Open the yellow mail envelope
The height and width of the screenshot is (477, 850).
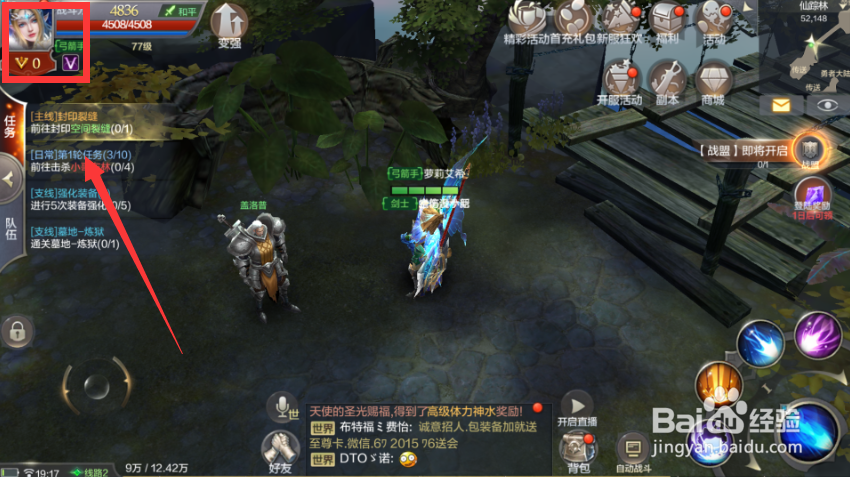coord(776,104)
